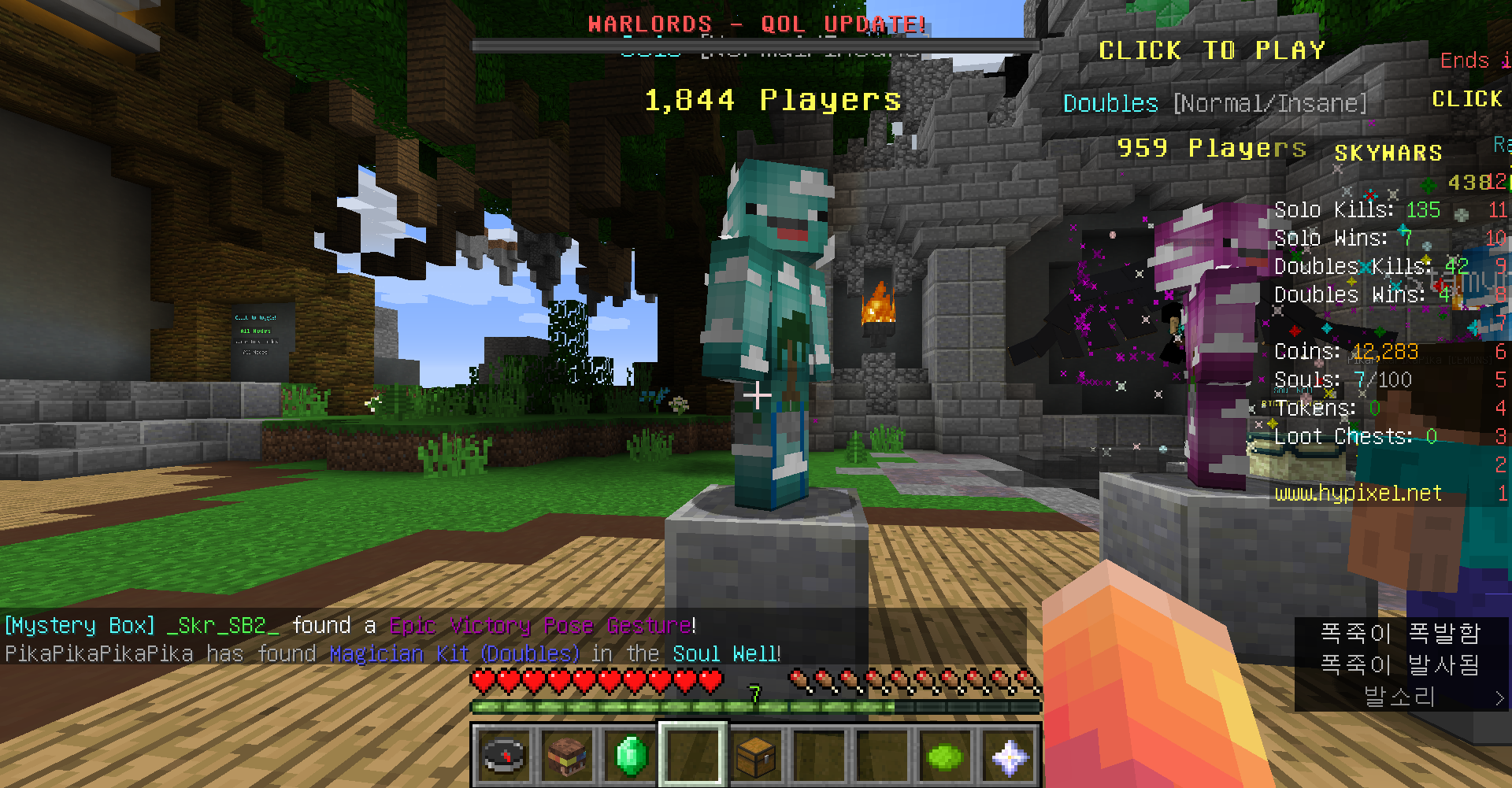Viewport: 1512px width, 788px height.
Task: Choose the nether star hotbar slot
Action: [1009, 756]
